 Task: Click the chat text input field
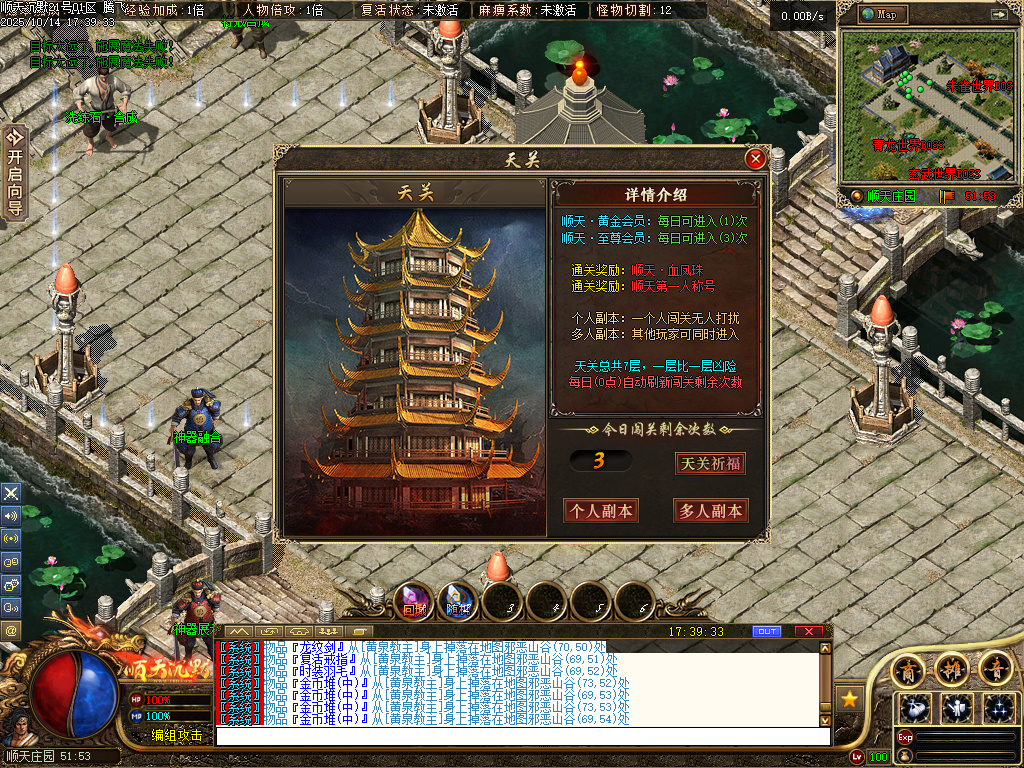click(x=522, y=736)
